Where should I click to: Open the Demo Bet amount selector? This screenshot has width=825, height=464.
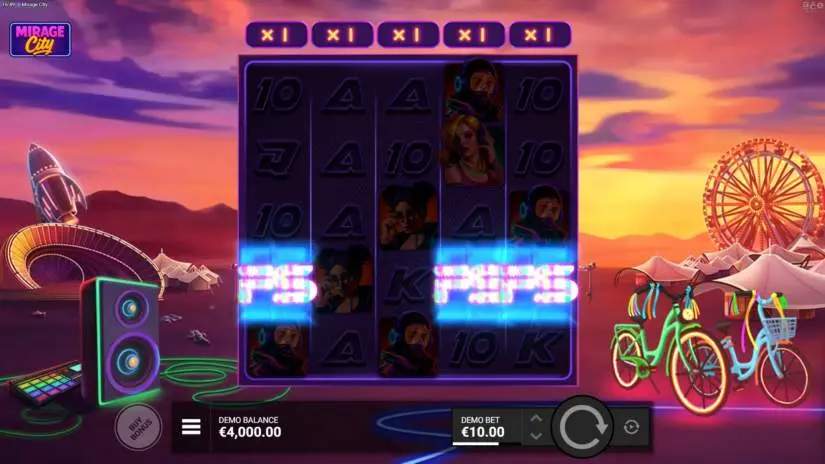tap(484, 427)
